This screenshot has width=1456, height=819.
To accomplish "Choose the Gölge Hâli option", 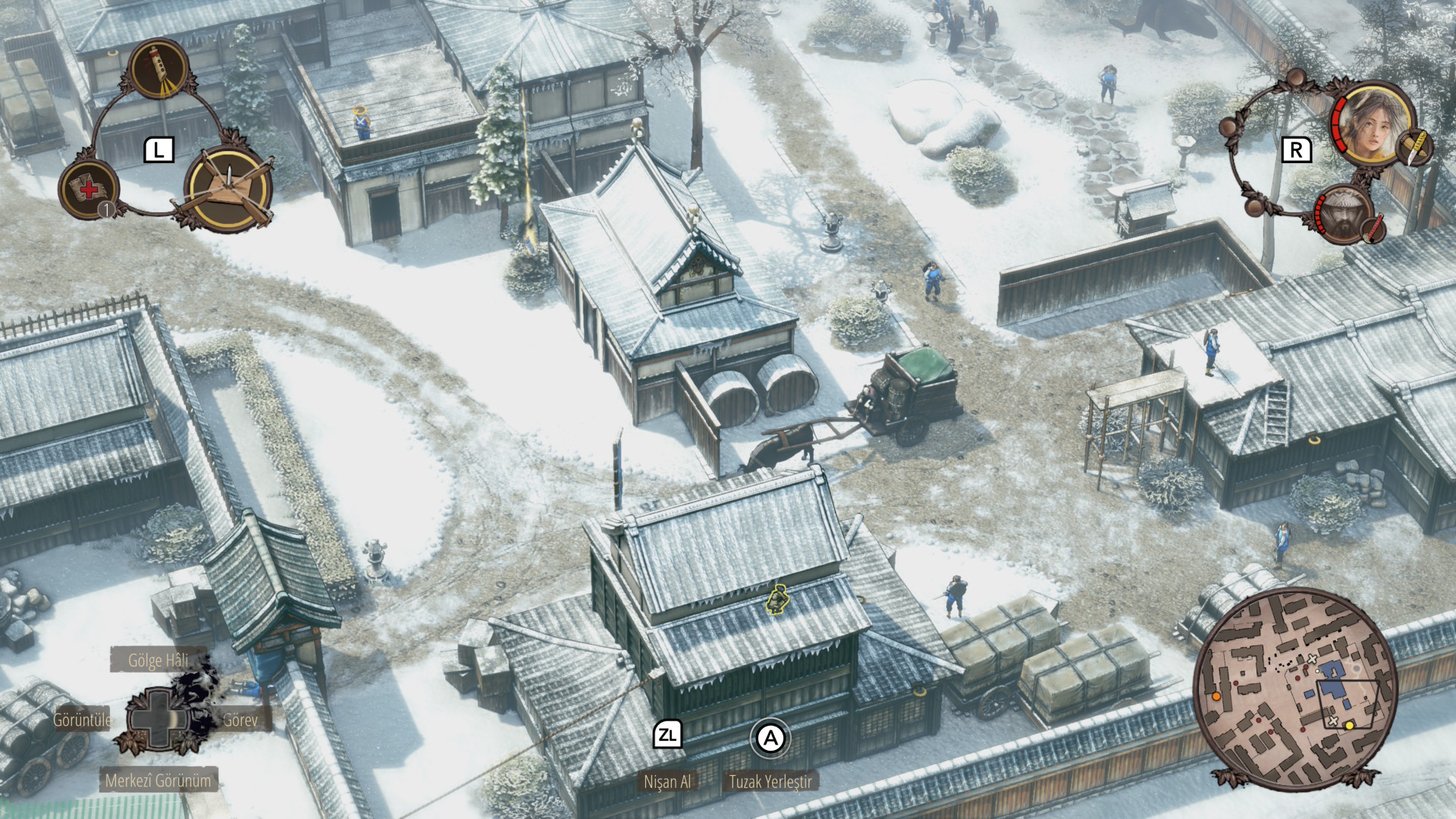I will coord(158,661).
